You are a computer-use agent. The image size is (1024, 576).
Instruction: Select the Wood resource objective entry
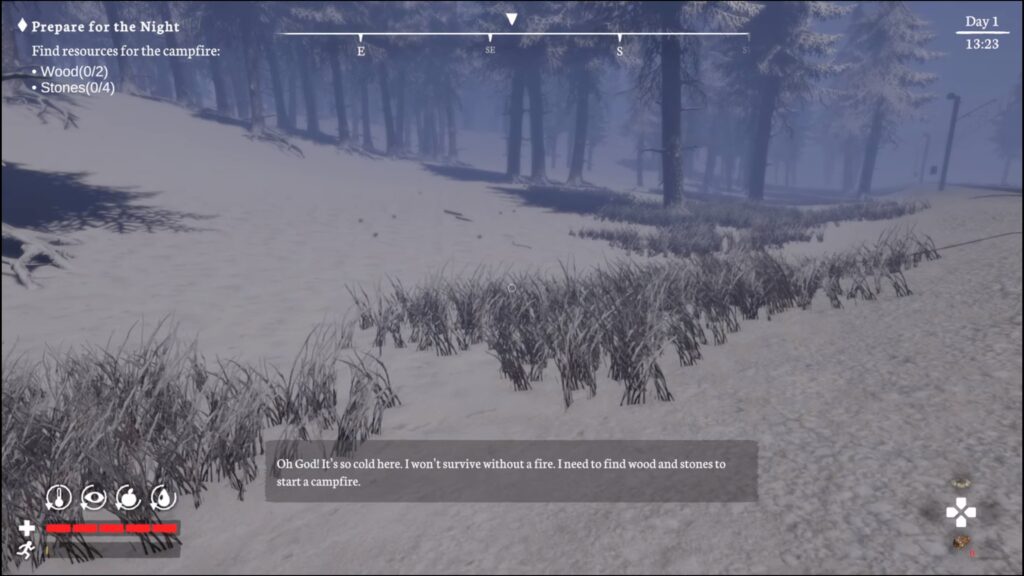point(74,71)
